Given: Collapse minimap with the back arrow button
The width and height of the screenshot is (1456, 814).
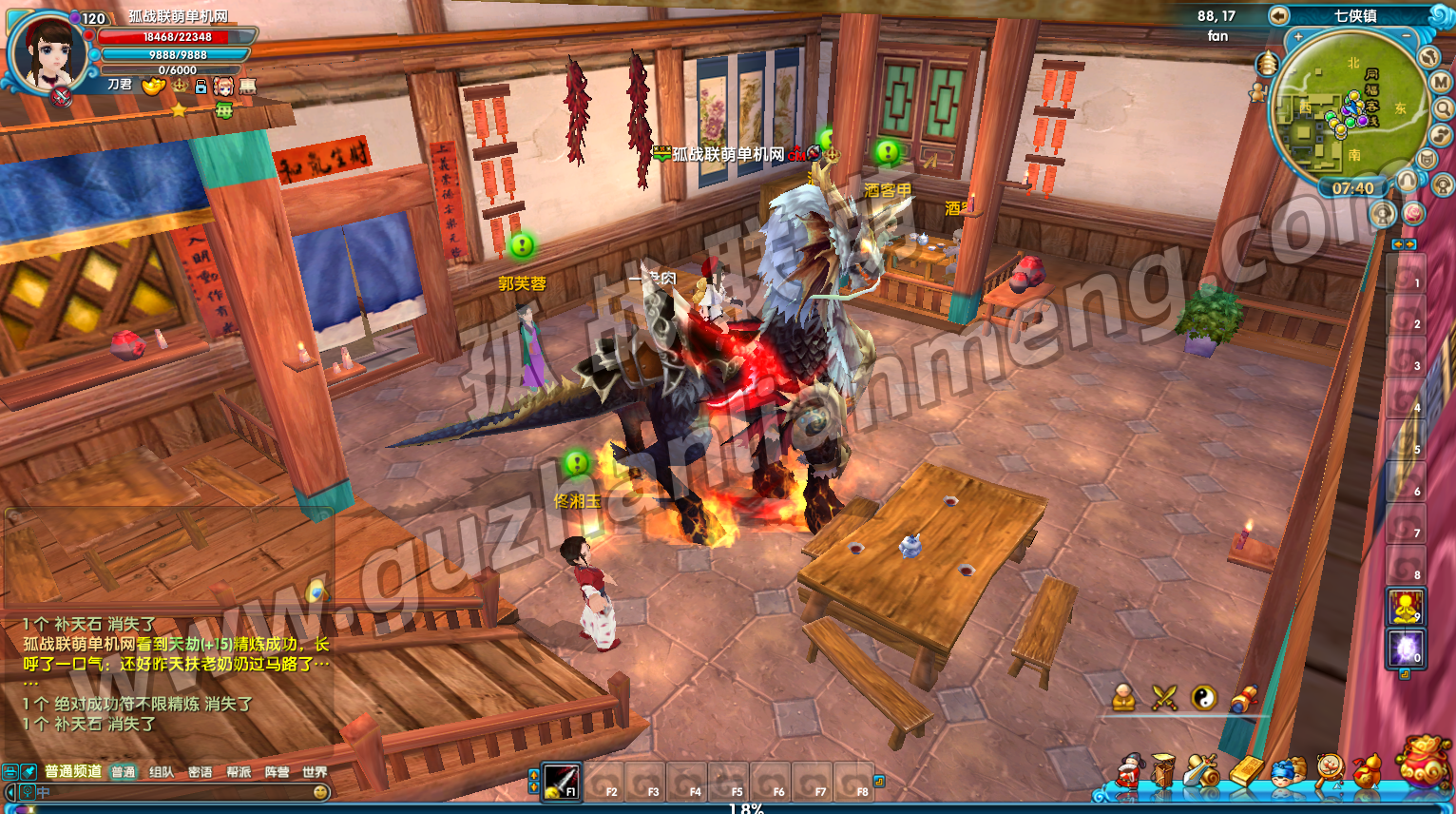Looking at the screenshot, I should (1279, 16).
